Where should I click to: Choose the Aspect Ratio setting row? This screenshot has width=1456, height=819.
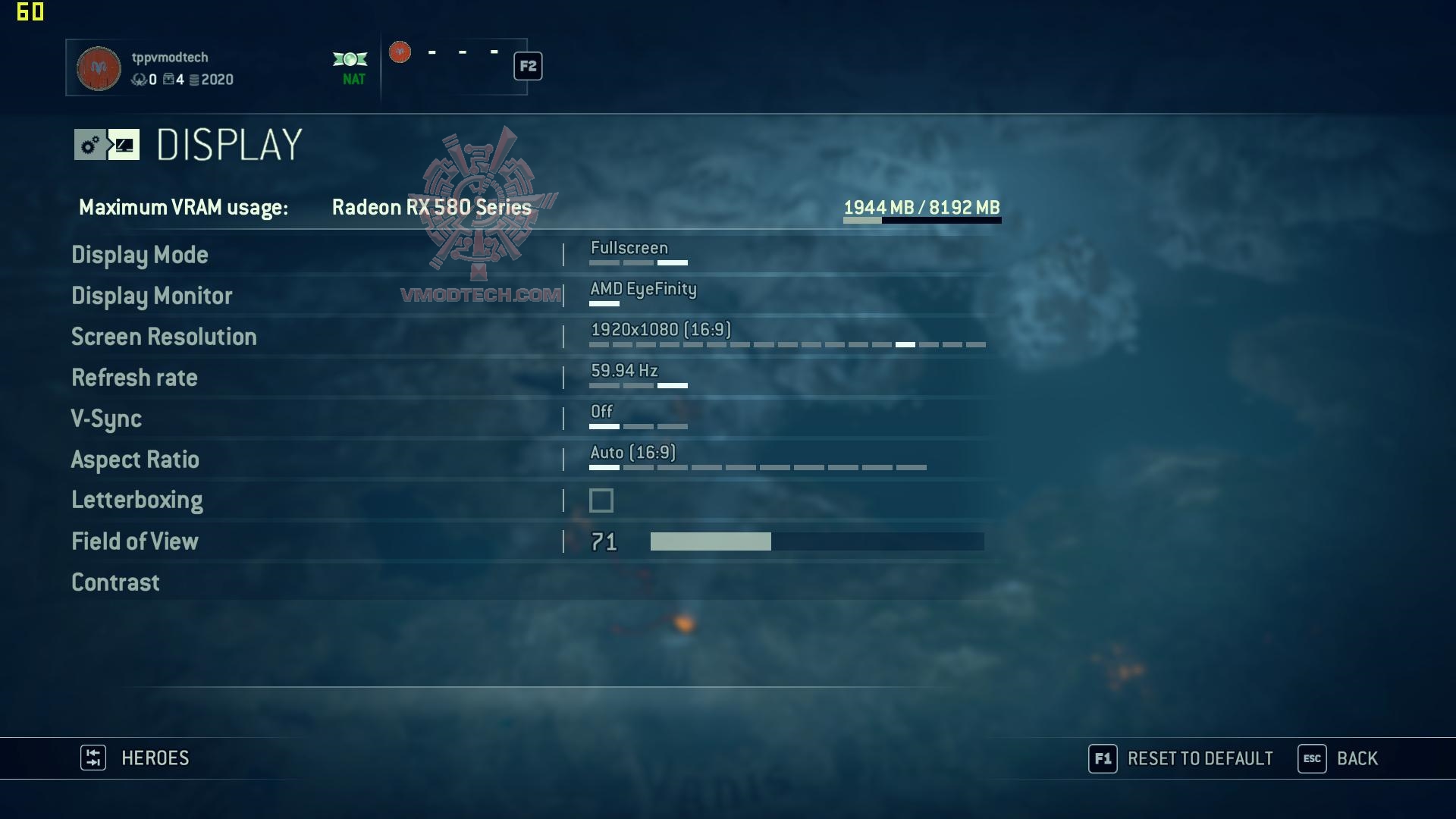[x=135, y=460]
